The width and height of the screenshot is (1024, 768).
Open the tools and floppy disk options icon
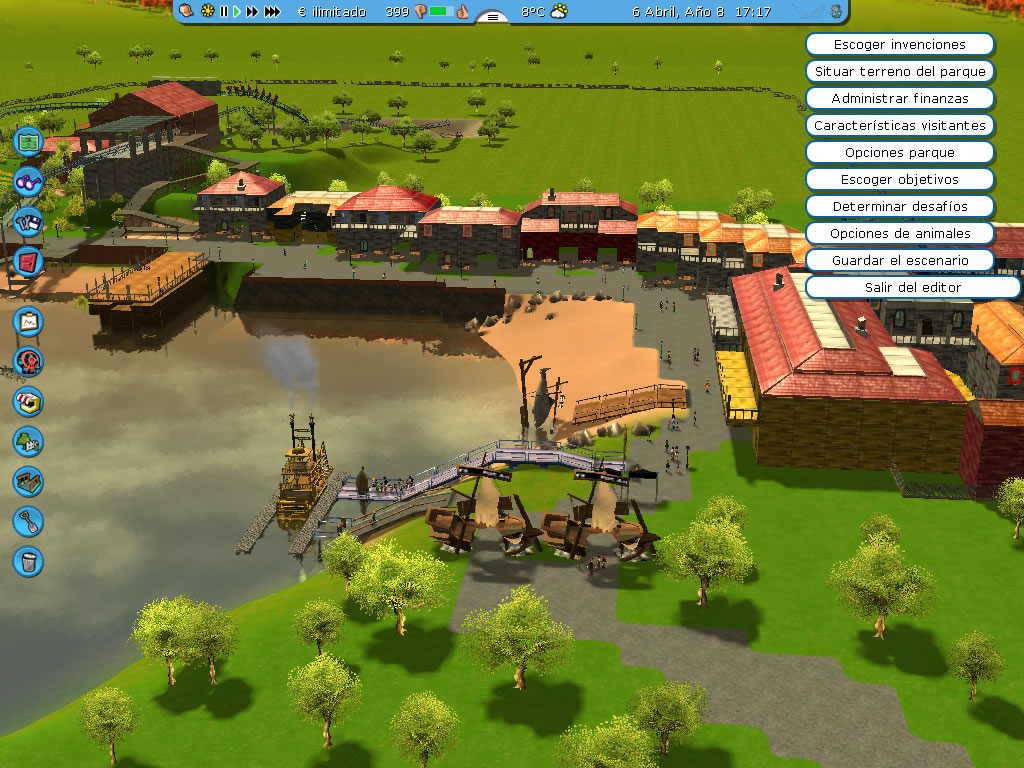[28, 221]
